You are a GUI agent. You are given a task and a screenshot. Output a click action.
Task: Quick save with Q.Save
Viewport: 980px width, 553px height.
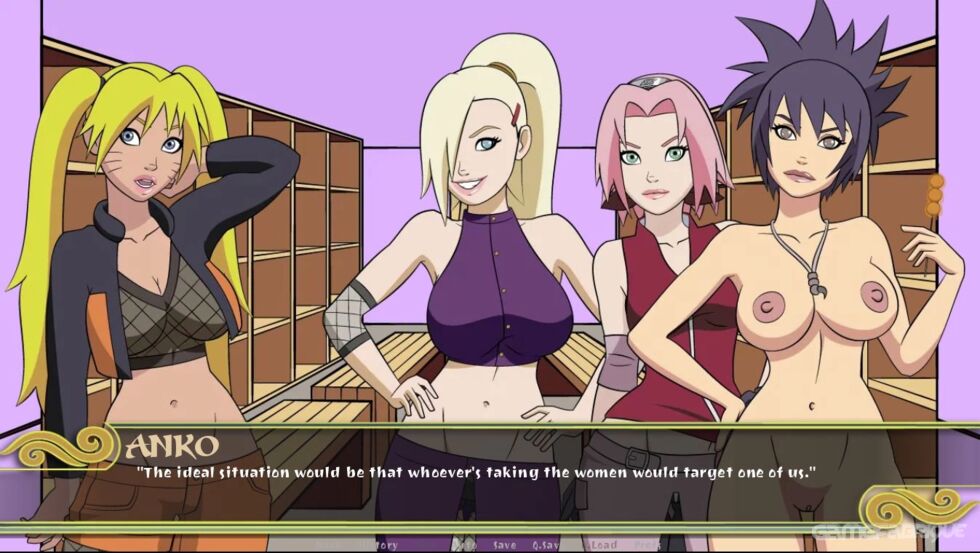[548, 545]
